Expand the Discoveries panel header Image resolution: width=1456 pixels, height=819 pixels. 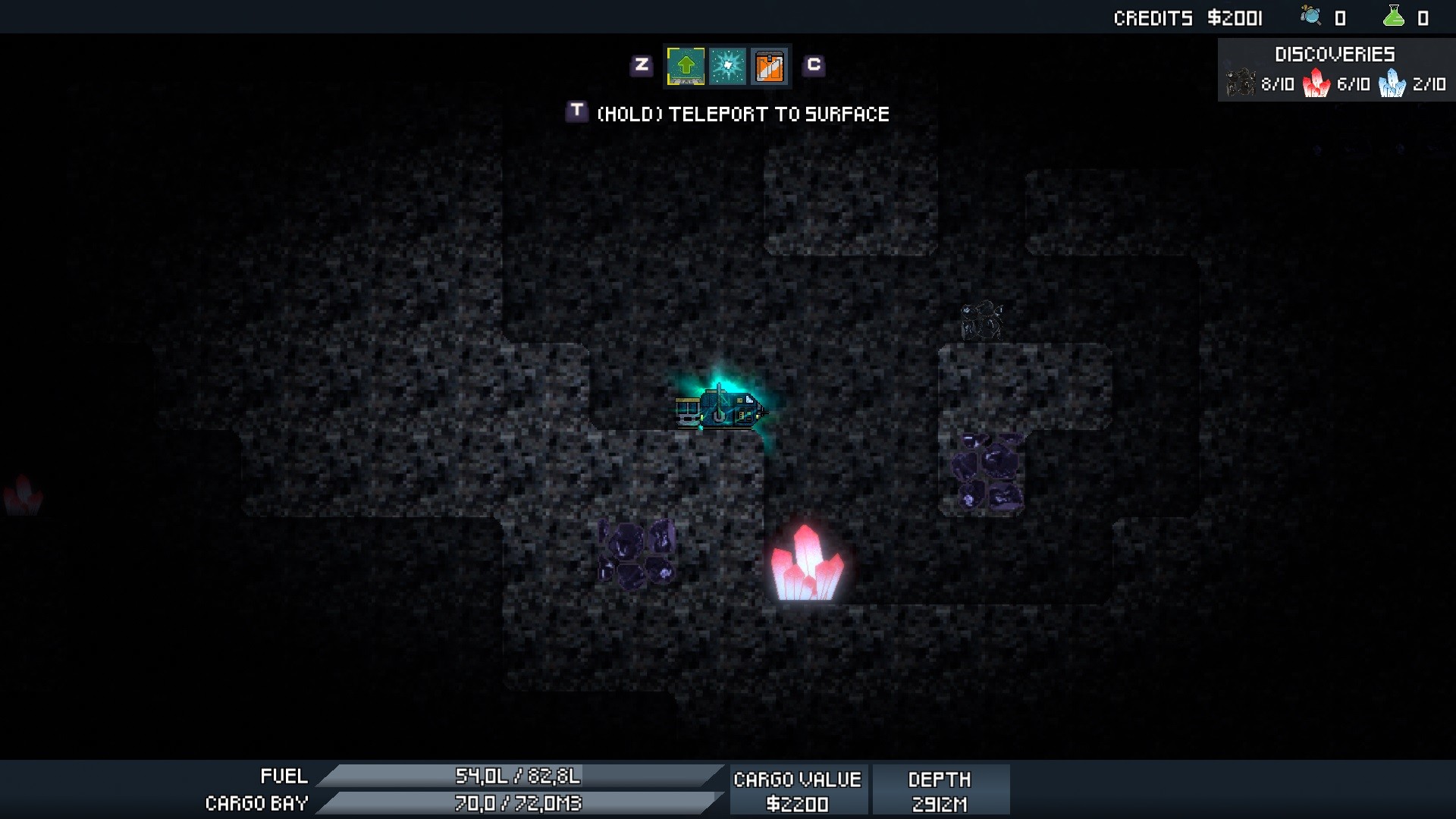pos(1335,54)
